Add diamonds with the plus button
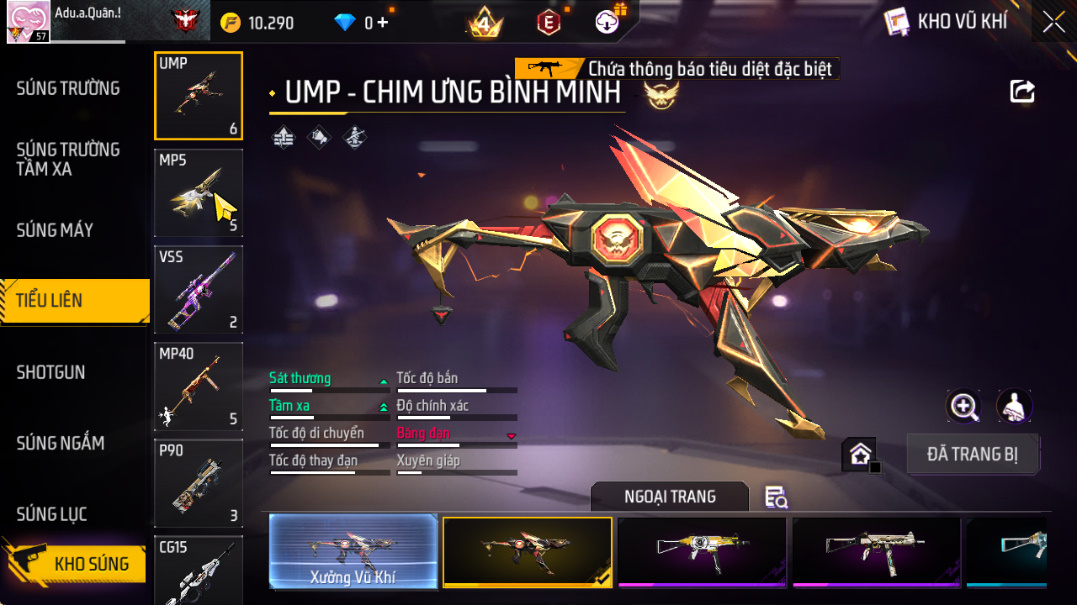Image resolution: width=1077 pixels, height=605 pixels. (x=383, y=22)
